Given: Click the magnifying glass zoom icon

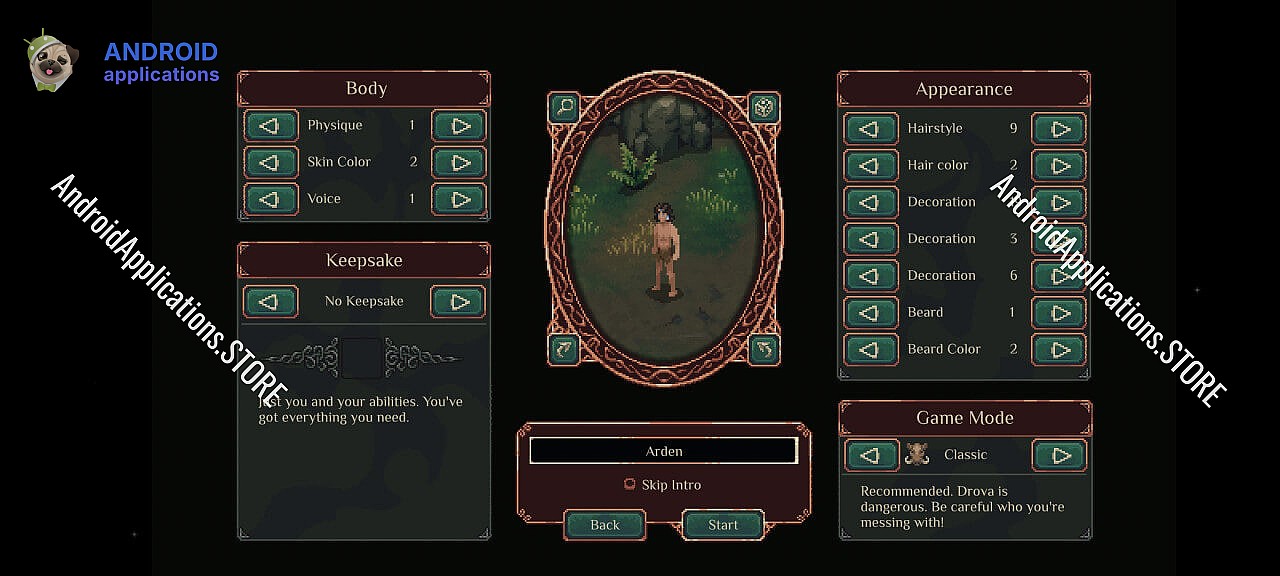Looking at the screenshot, I should tap(563, 107).
